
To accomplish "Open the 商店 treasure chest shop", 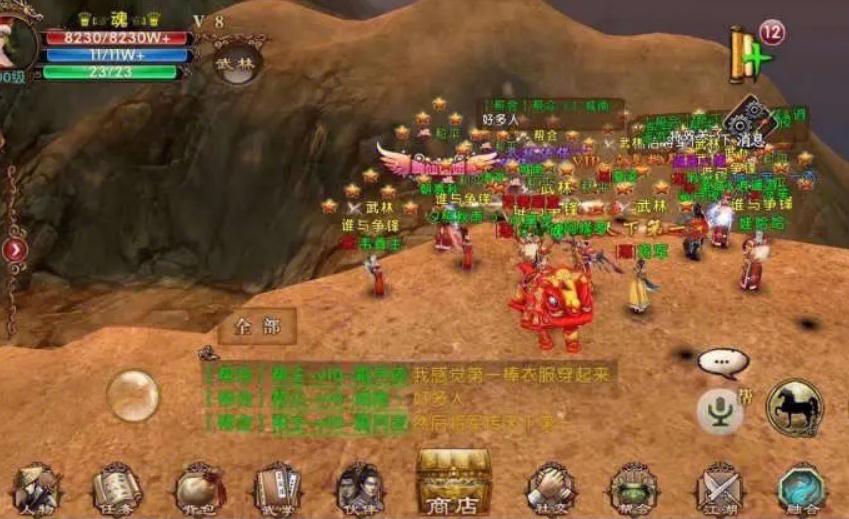I will pos(453,482).
